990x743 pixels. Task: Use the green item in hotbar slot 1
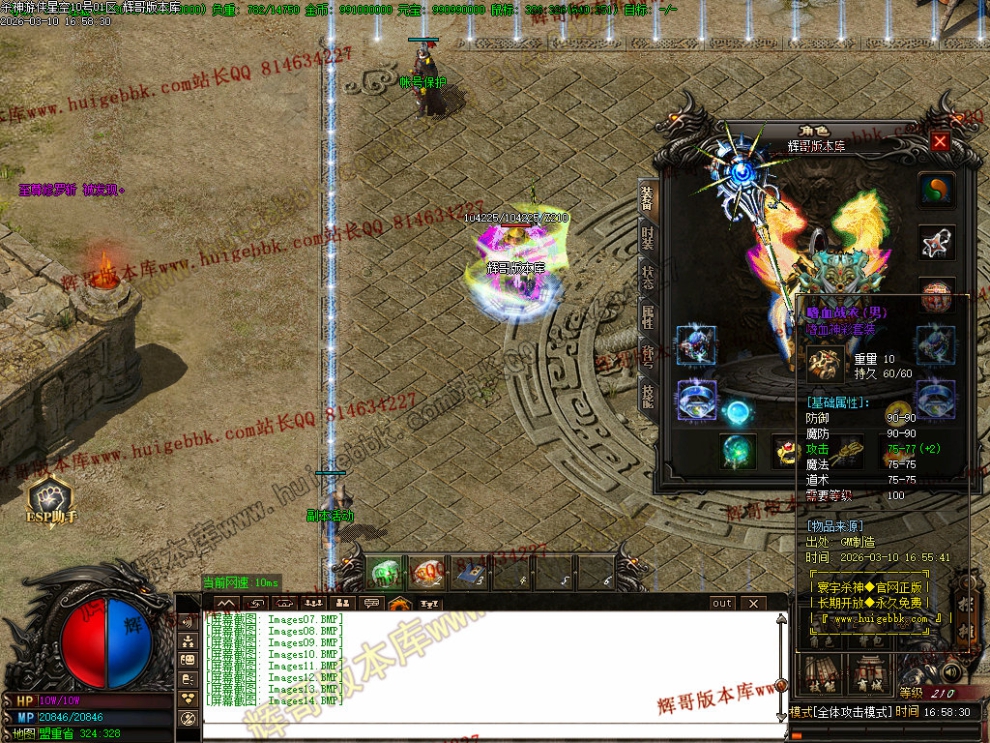click(x=385, y=572)
